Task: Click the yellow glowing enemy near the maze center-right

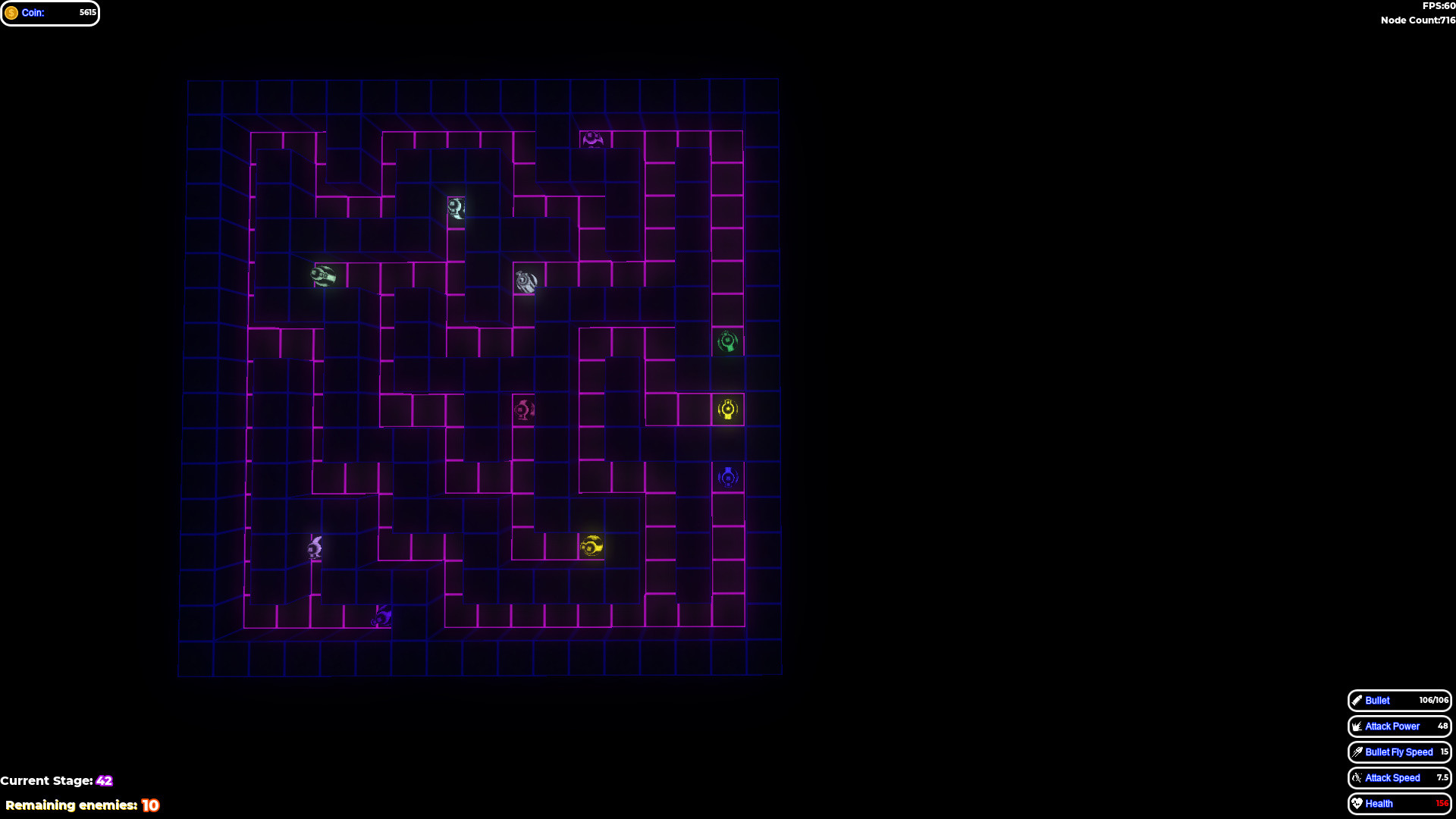Action: (x=726, y=410)
